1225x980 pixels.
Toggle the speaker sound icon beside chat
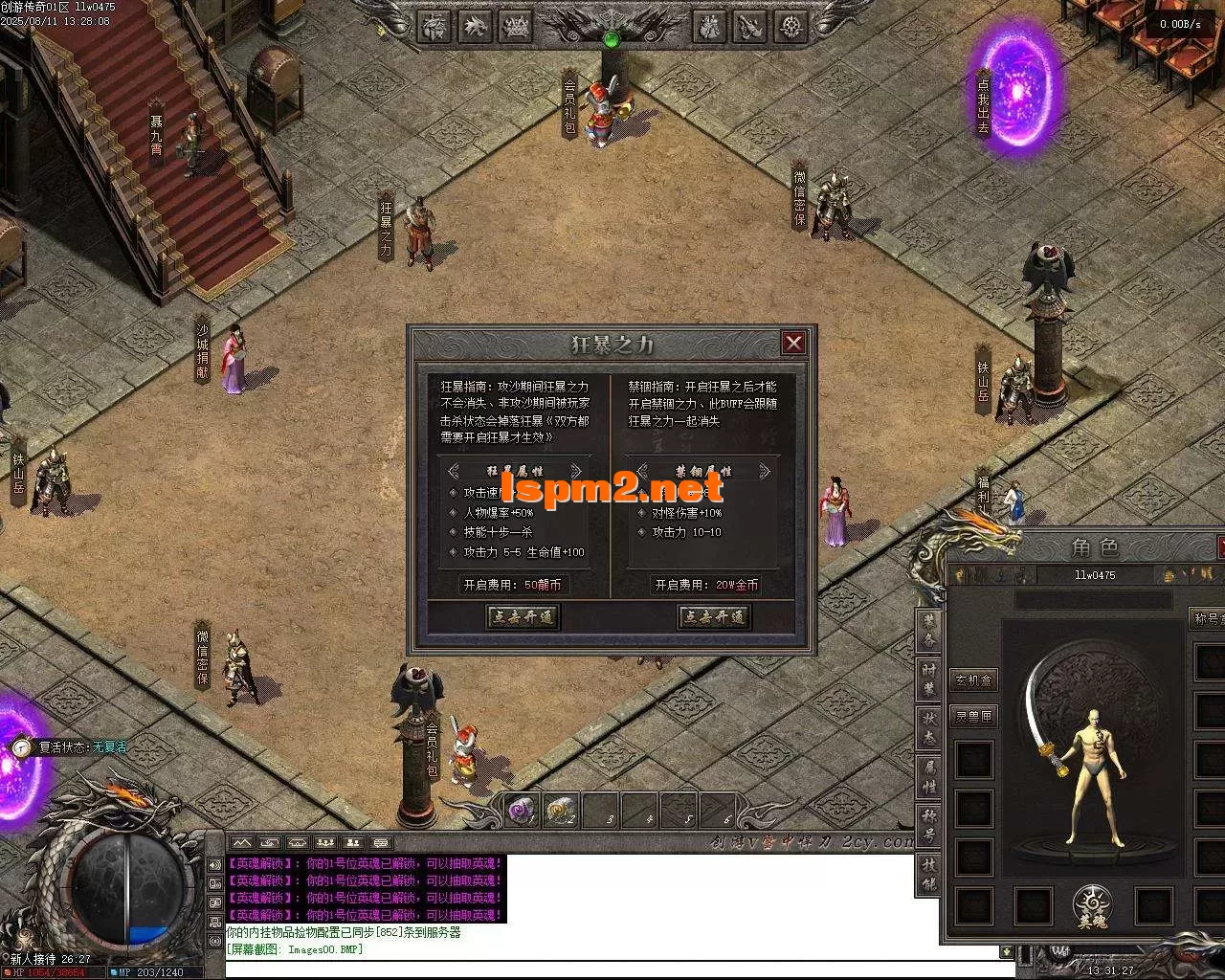coord(214,865)
